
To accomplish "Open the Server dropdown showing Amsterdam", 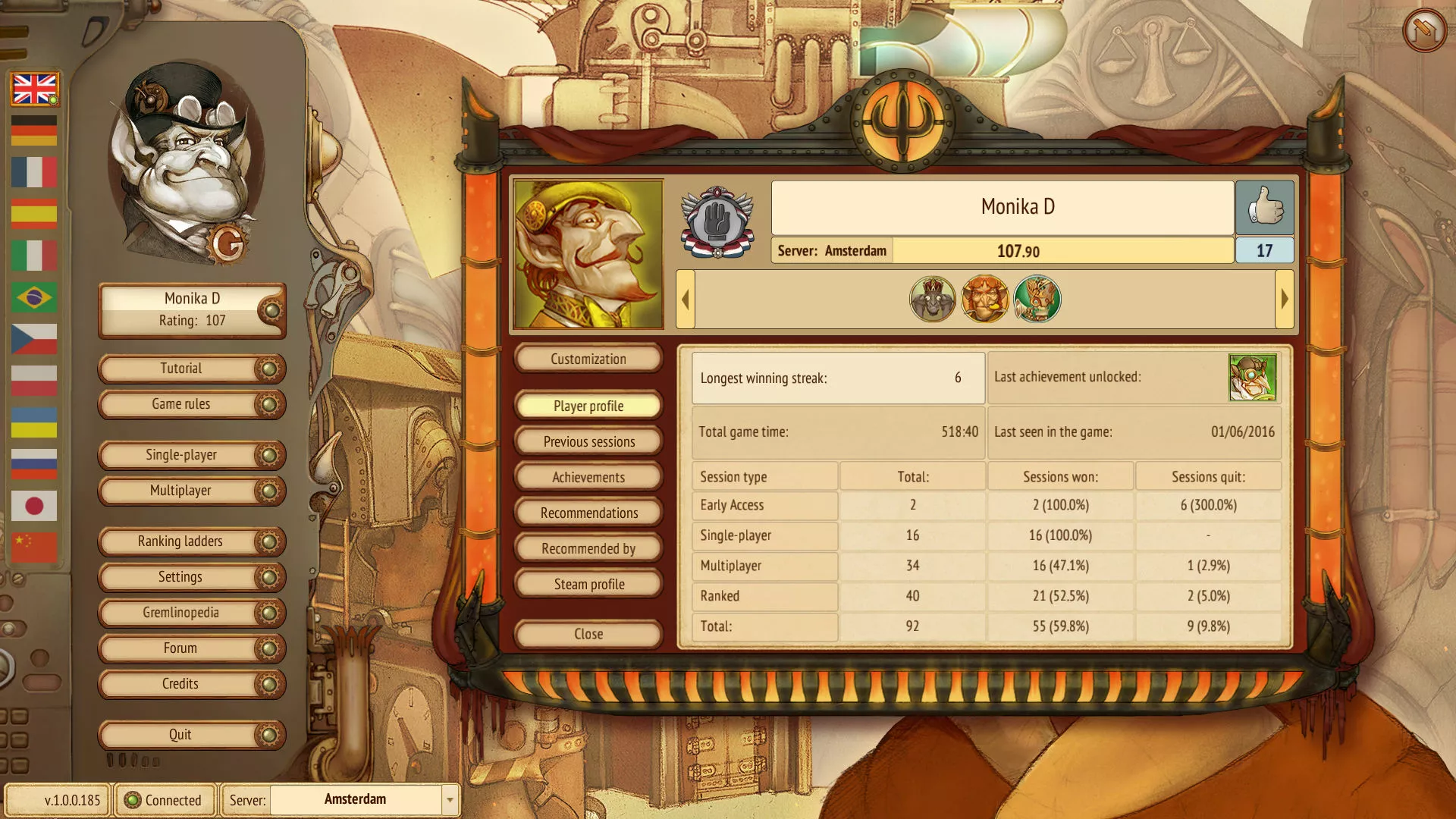I will point(450,800).
